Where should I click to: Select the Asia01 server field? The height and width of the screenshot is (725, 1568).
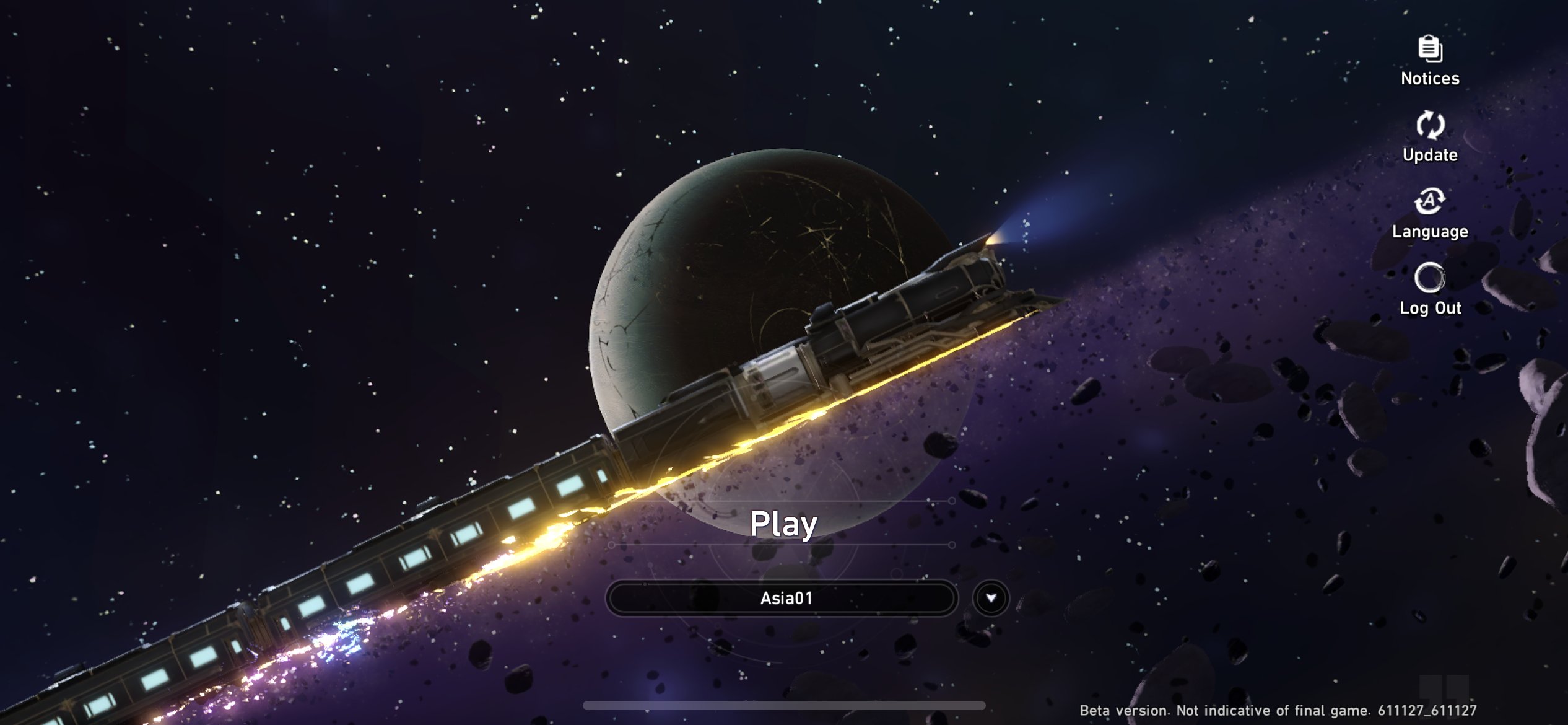(x=782, y=598)
